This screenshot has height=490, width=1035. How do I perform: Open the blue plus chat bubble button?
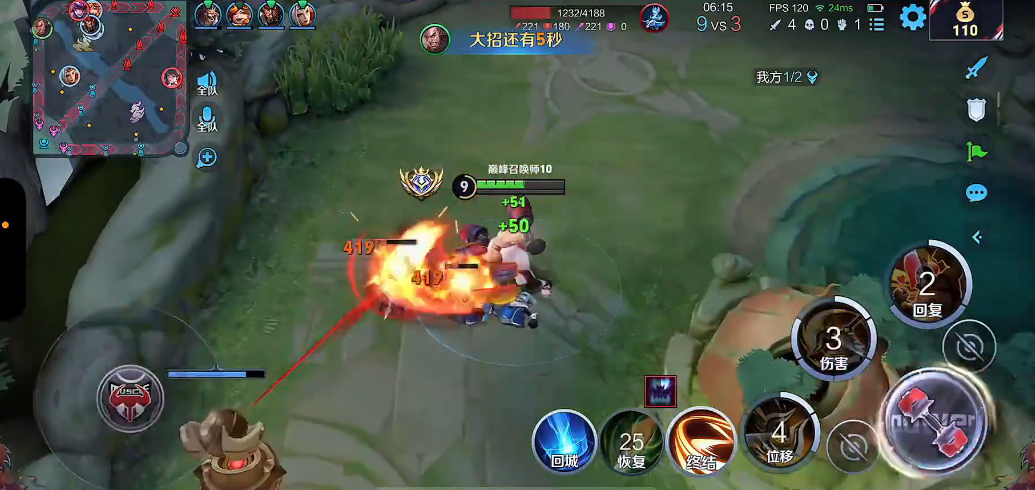click(207, 157)
